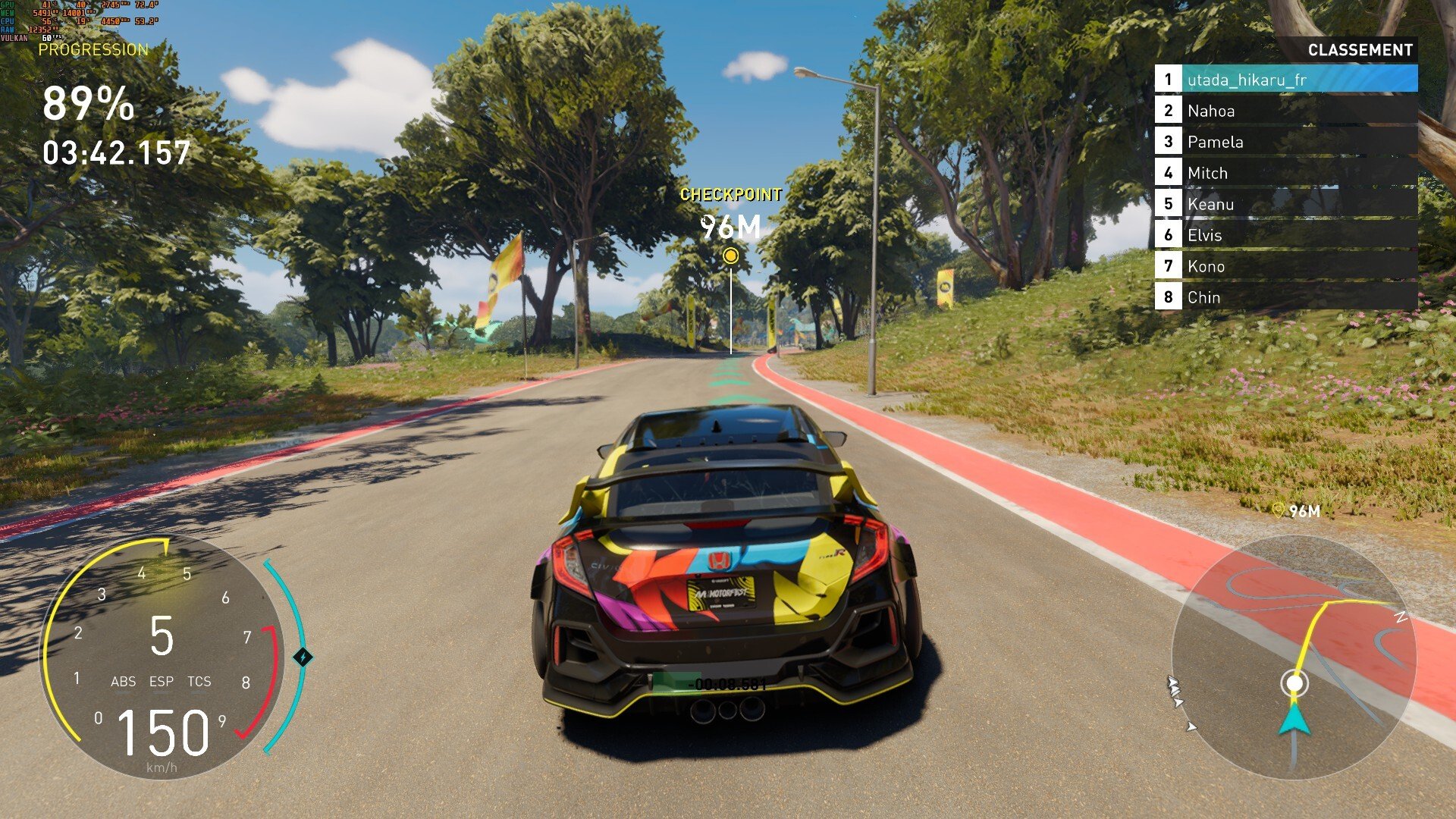The image size is (1456, 819).
Task: Select Keanu's ranking entry
Action: tap(1285, 204)
